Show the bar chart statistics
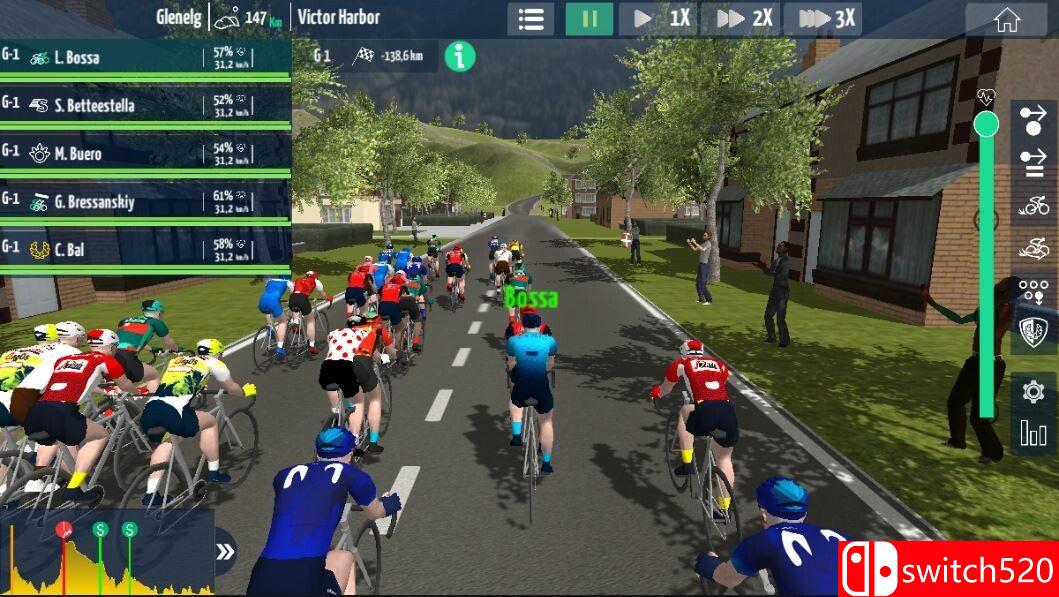The width and height of the screenshot is (1059, 597). coord(1033,433)
